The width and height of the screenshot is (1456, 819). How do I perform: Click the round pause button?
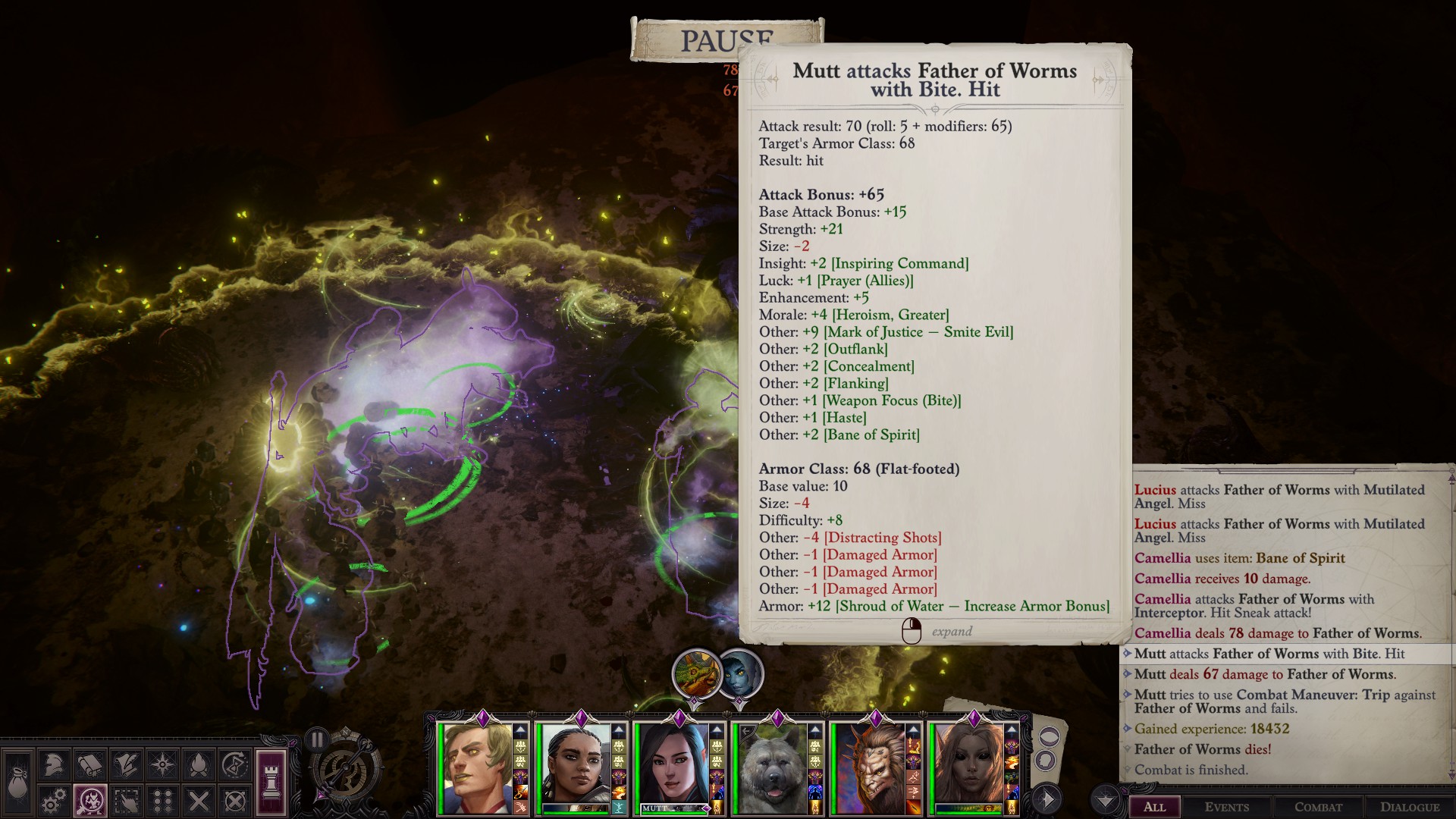click(317, 739)
